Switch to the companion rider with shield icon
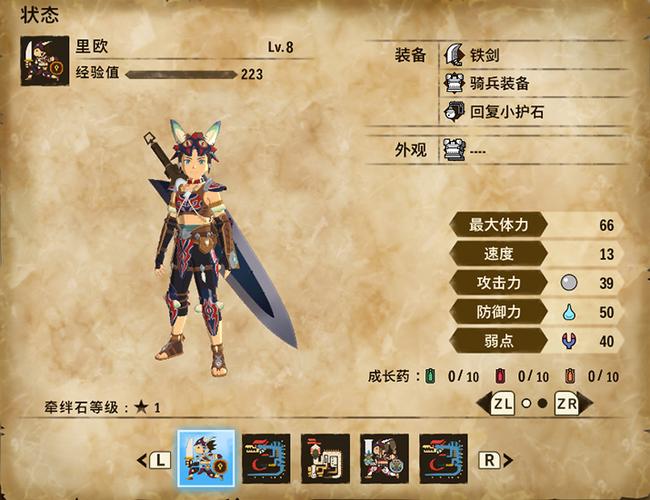 384,459
